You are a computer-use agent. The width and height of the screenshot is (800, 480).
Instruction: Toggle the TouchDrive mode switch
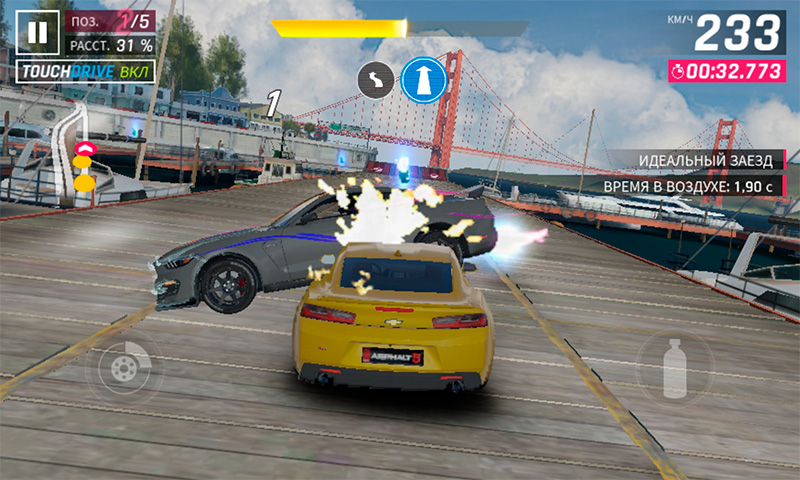(86, 72)
